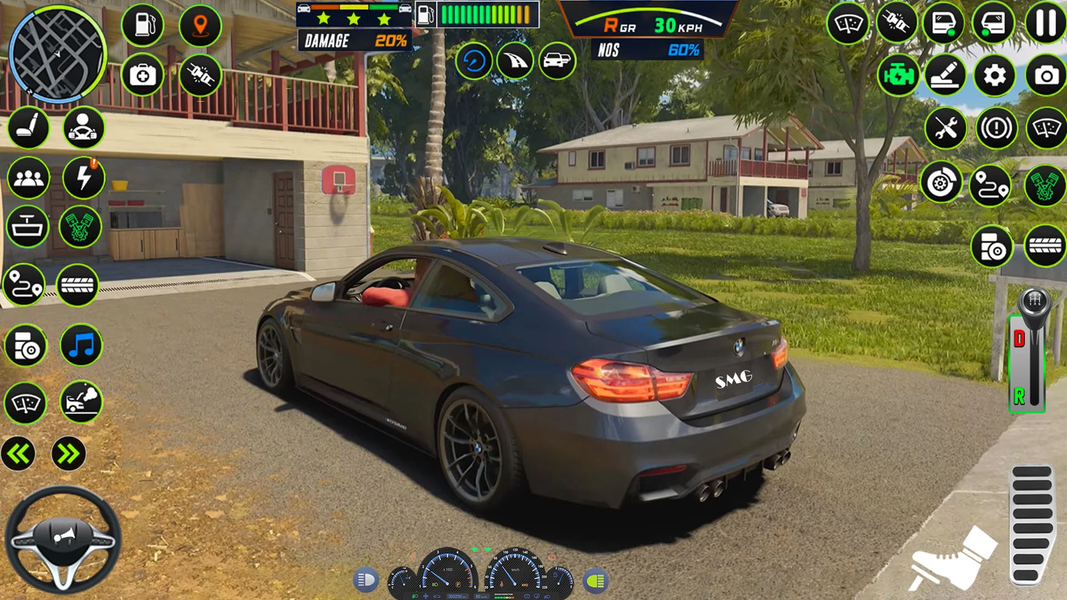Viewport: 1067px width, 600px height.
Task: Step on the gas pedal
Action: tap(1031, 523)
